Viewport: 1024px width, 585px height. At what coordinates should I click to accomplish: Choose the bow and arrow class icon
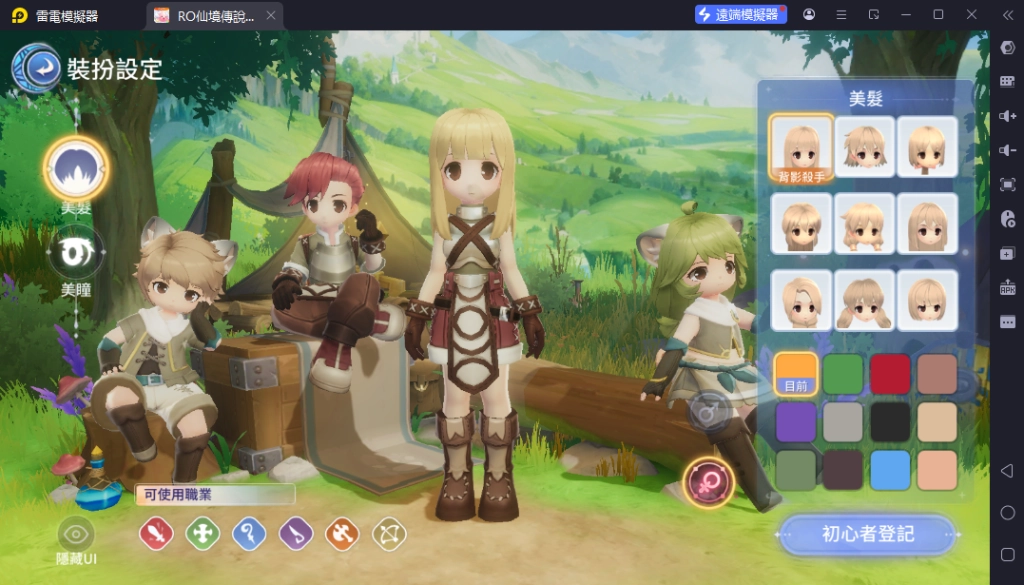389,534
